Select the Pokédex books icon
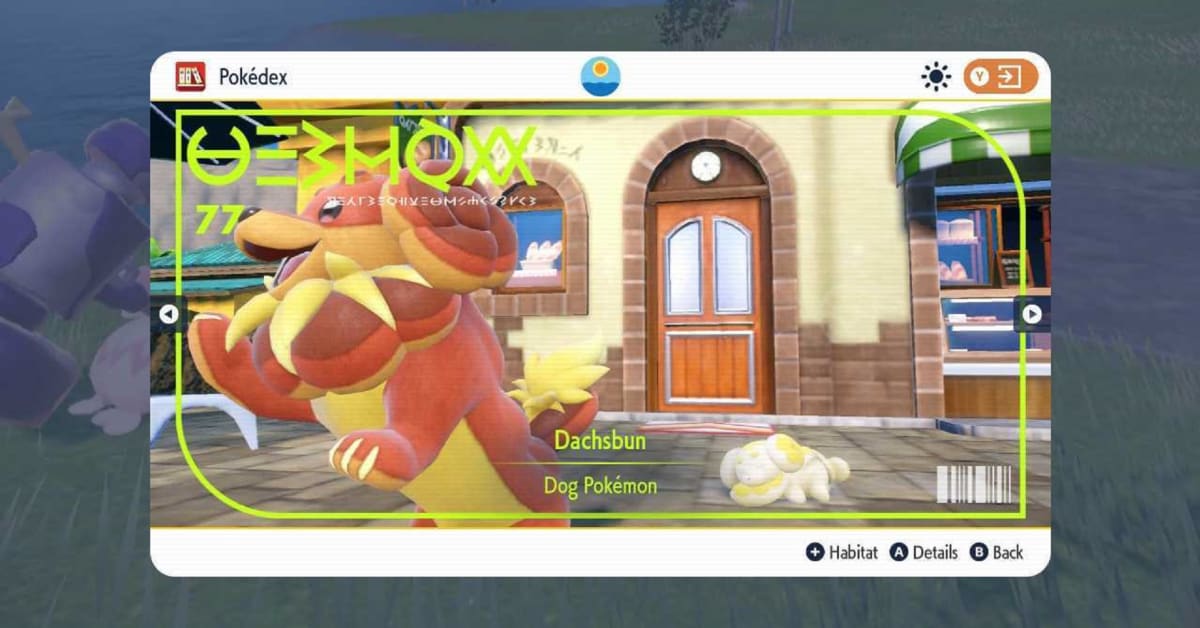The image size is (1200, 628). [190, 77]
